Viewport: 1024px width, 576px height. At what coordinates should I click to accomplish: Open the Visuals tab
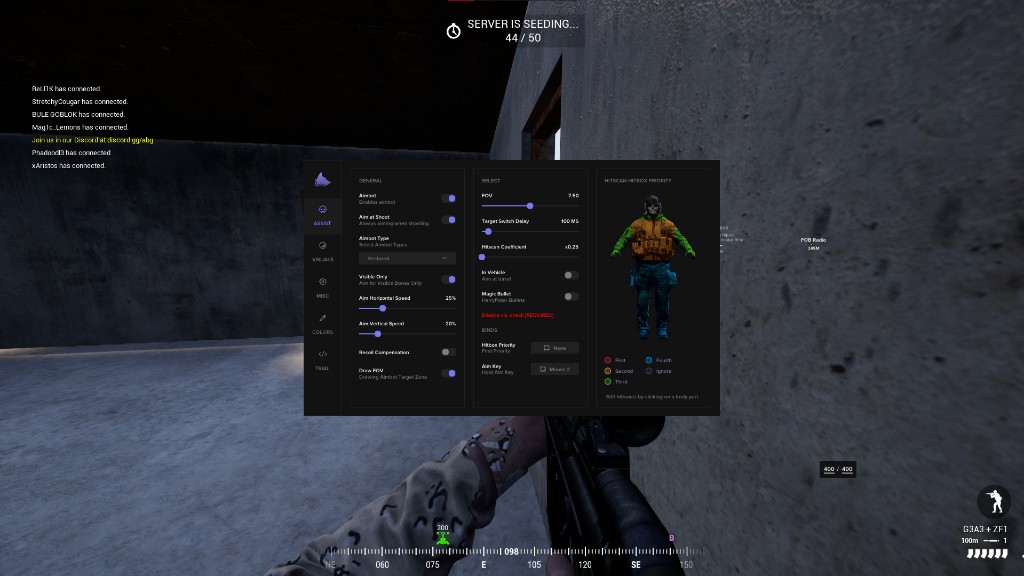(322, 249)
